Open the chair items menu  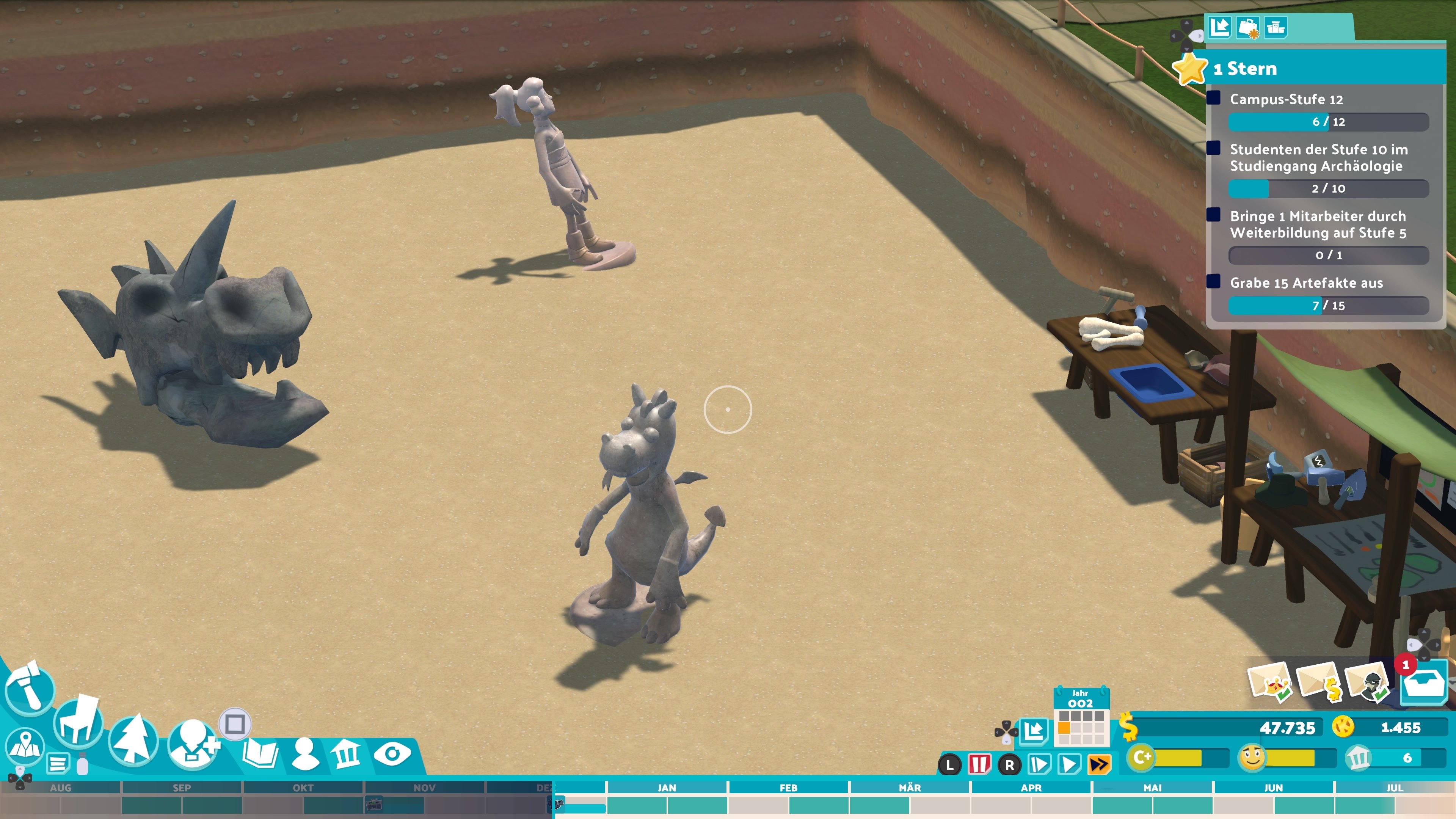click(78, 722)
